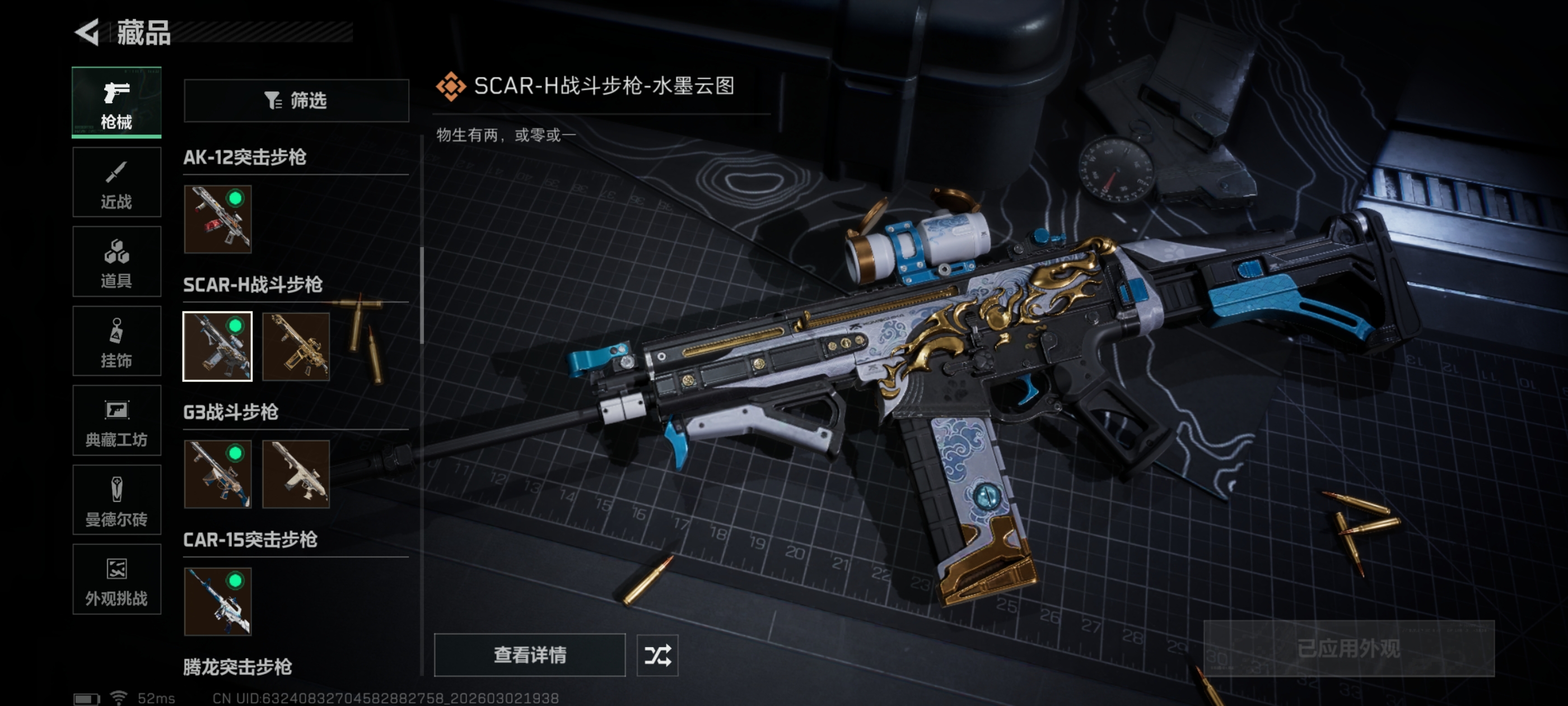The width and height of the screenshot is (1568, 706).
Task: Open the 筛选 filter button
Action: click(x=296, y=100)
